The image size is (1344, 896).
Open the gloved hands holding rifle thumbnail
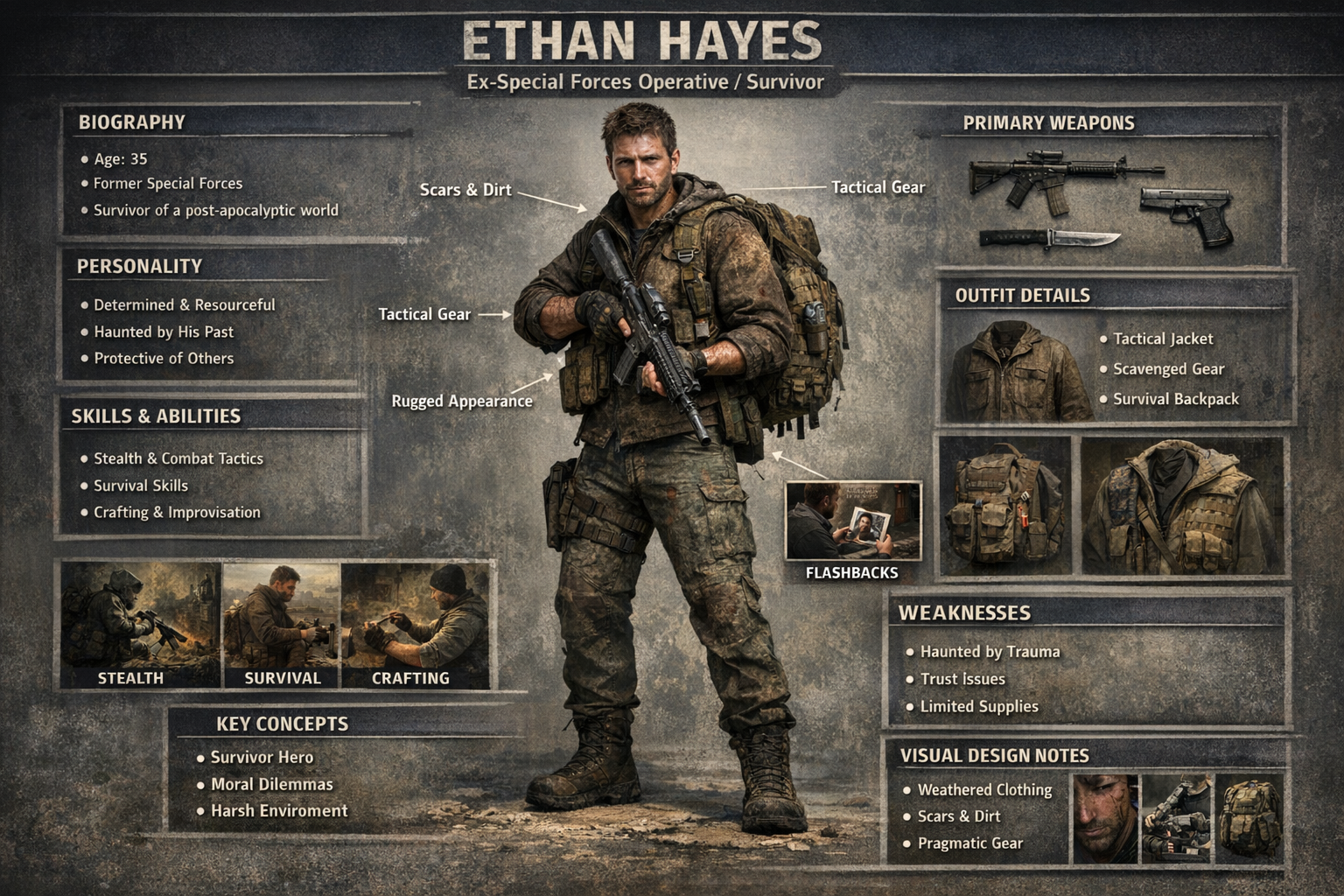tap(1177, 817)
